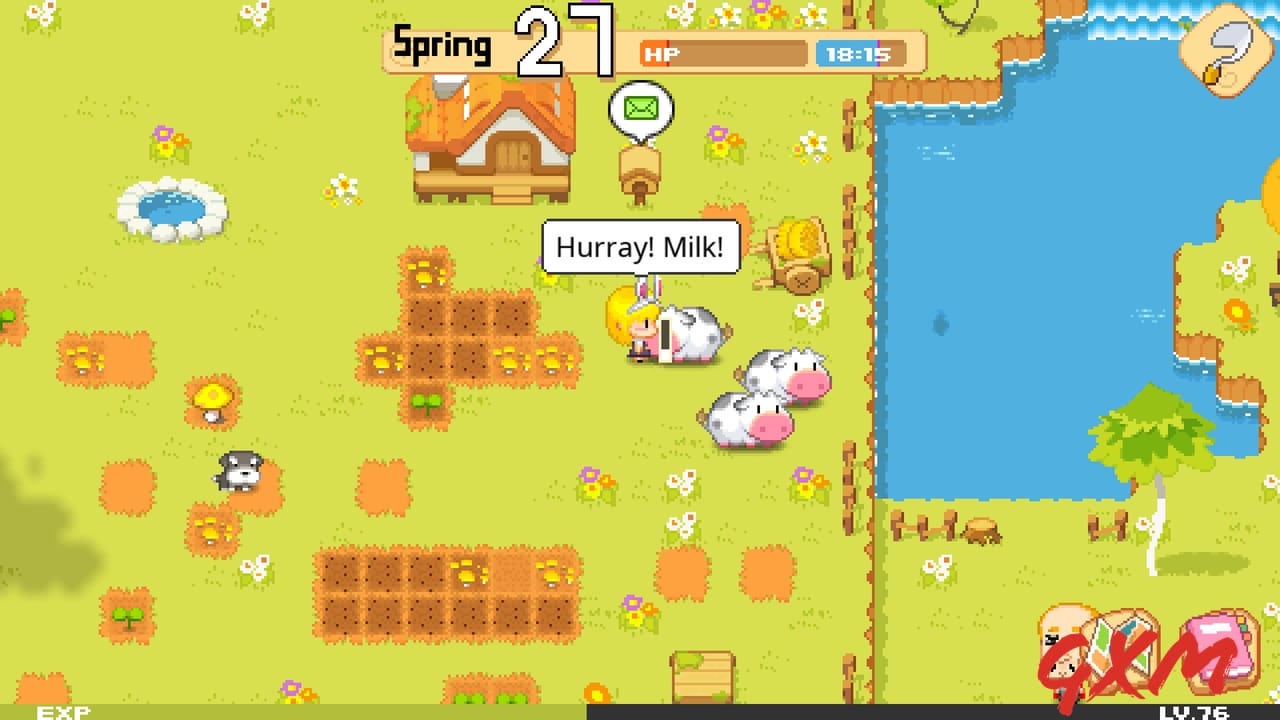The height and width of the screenshot is (720, 1280).
Task: Click the stone well with blue water
Action: coord(172,210)
